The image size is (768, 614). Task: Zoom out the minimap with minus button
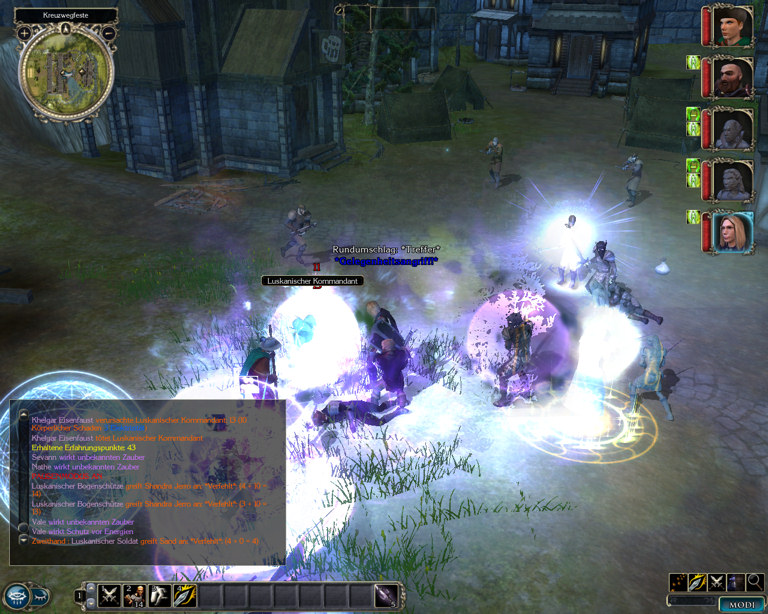coord(108,33)
